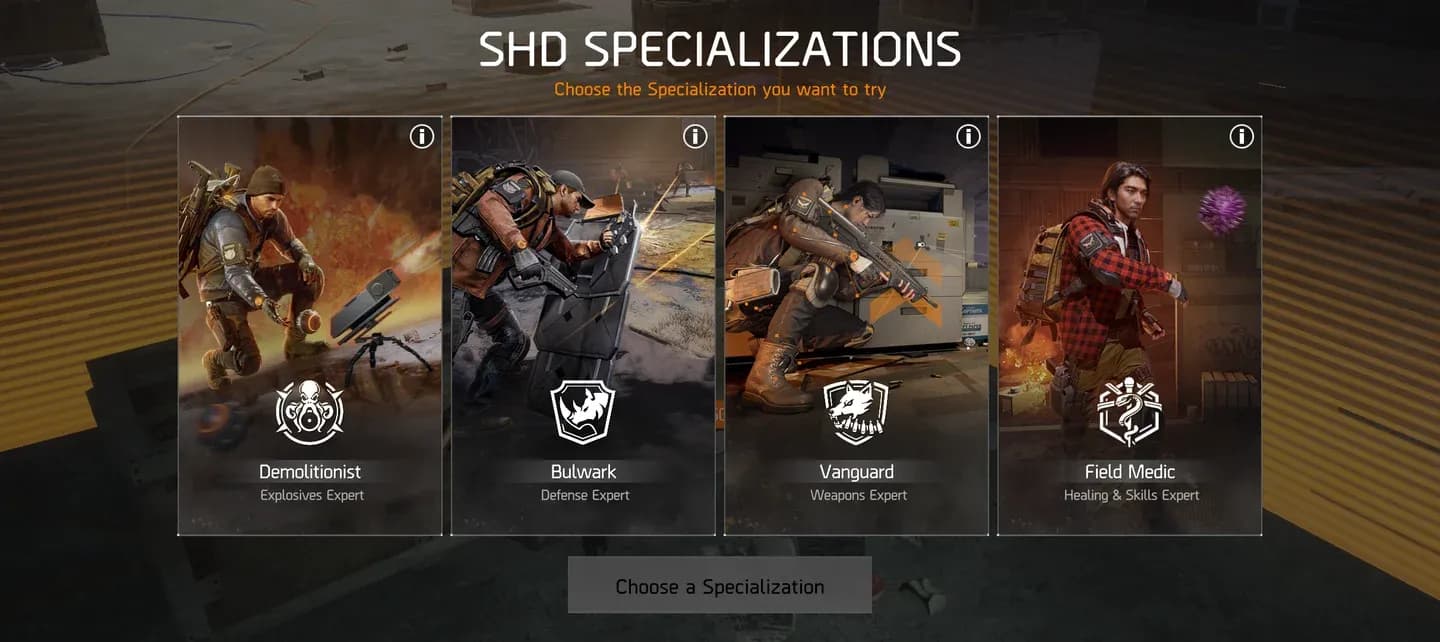Click the Field Medic info icon
1440x642 pixels.
click(x=1241, y=136)
